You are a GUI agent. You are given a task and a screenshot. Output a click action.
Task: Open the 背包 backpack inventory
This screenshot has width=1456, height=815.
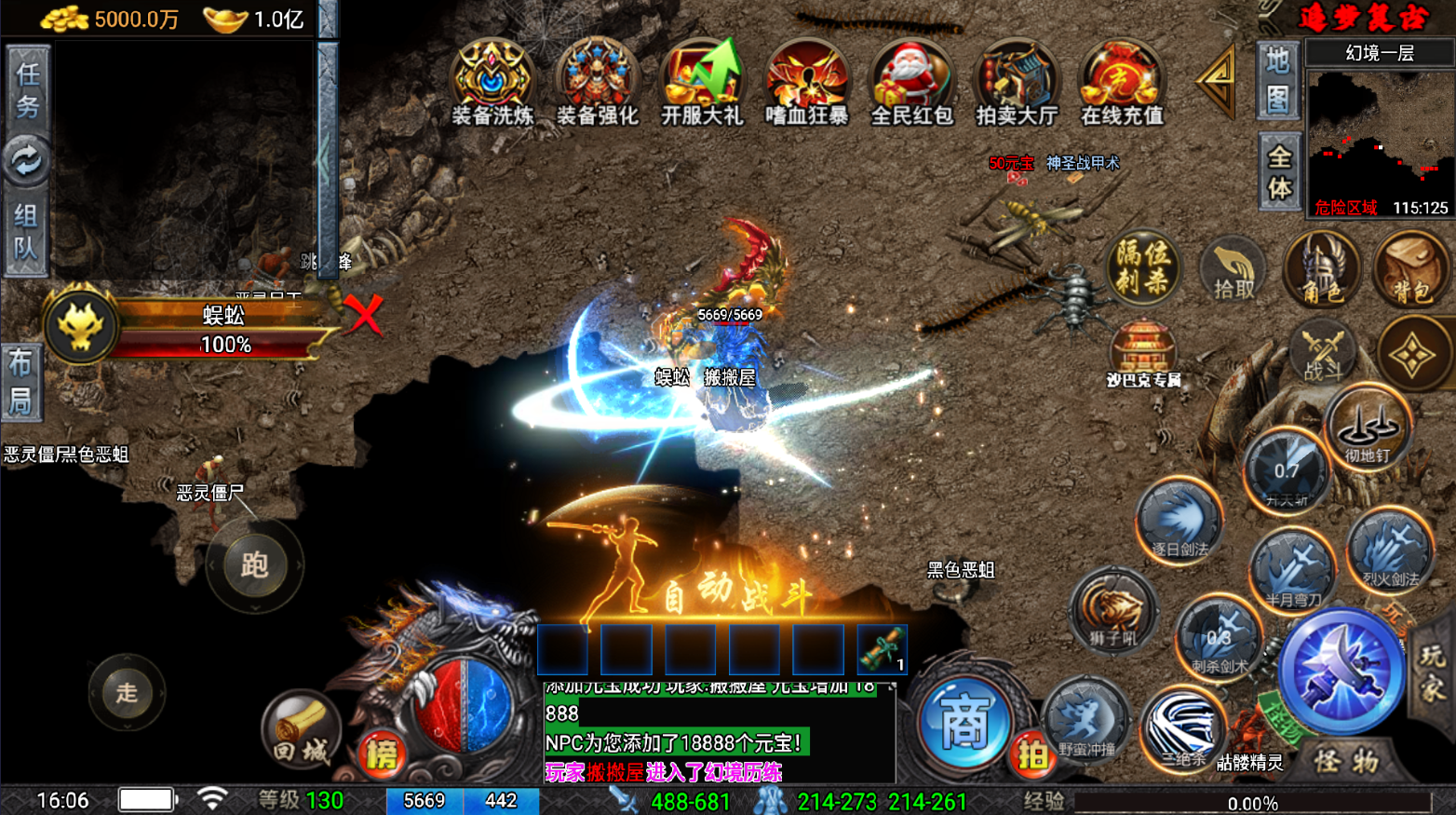click(x=1411, y=270)
